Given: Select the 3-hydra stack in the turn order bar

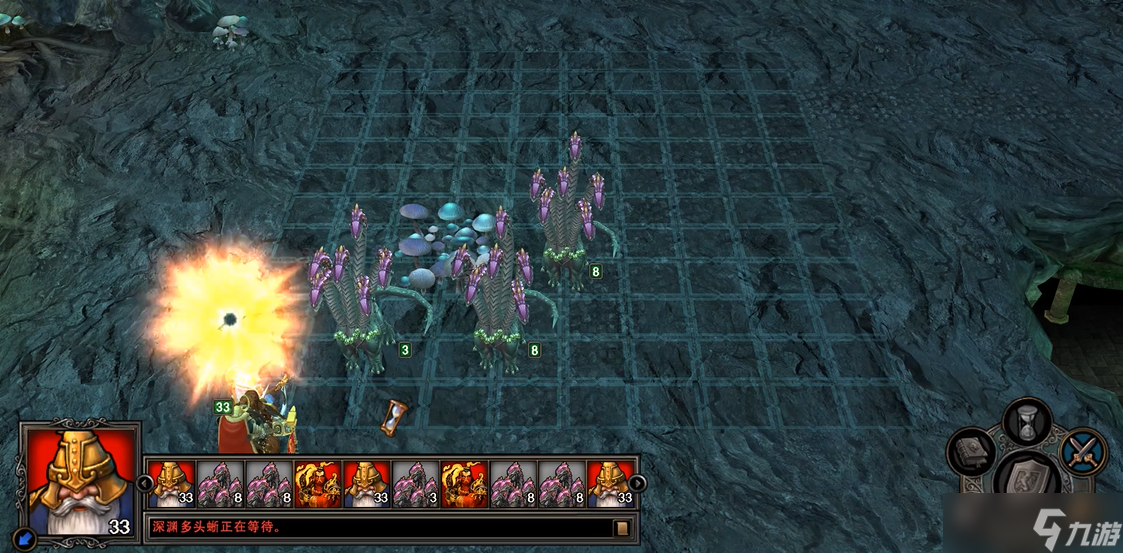Looking at the screenshot, I should (415, 484).
